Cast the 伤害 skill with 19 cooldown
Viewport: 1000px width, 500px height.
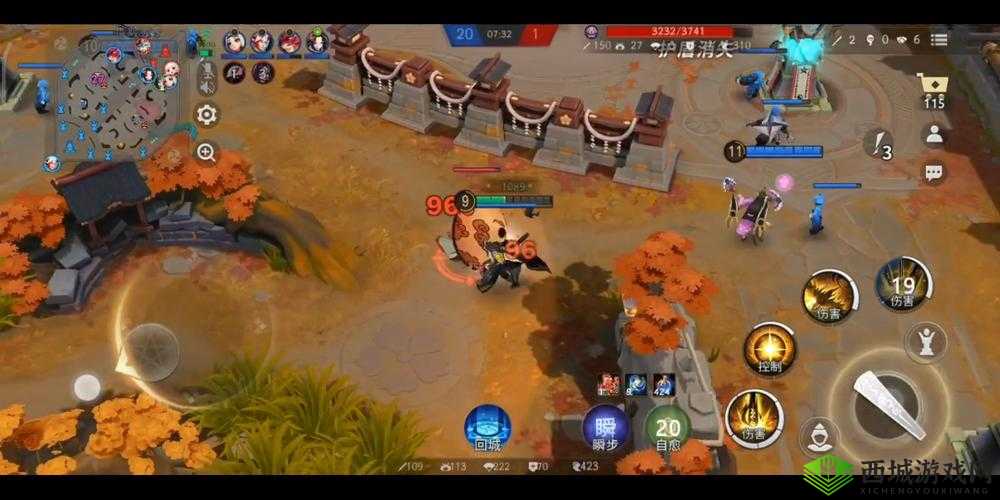[x=903, y=283]
